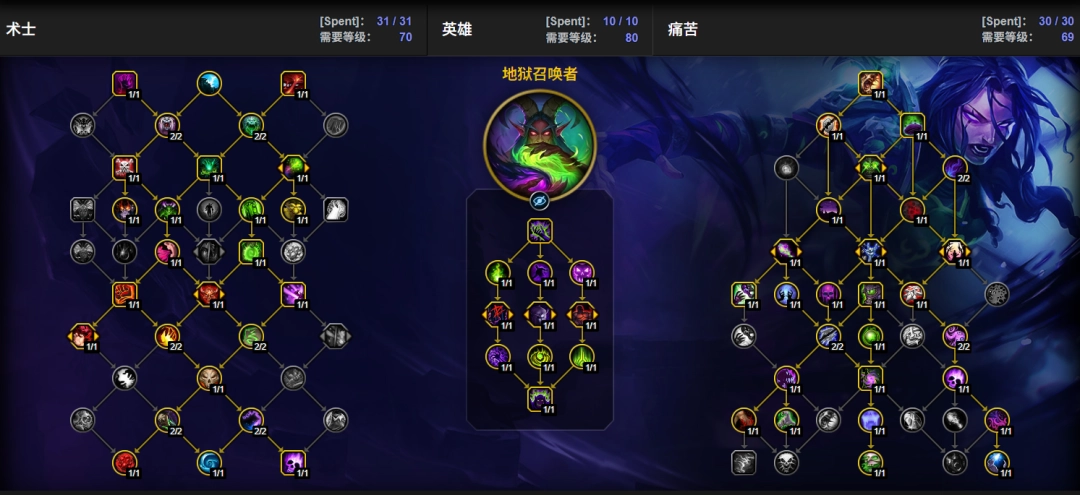Click the green choice node near the Affliction tree's root
This screenshot has width=1080, height=495.
pyautogui.click(x=870, y=167)
